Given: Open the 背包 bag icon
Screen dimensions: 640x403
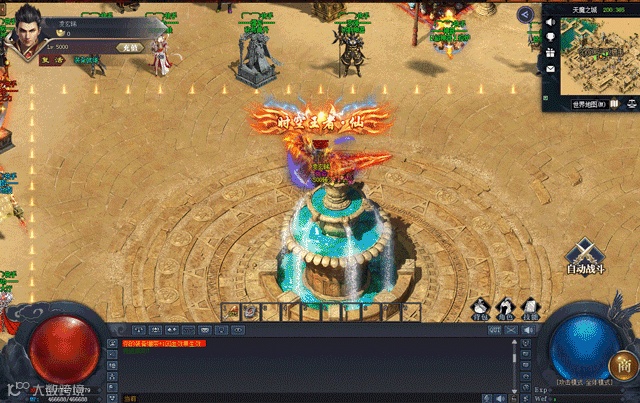Looking at the screenshot, I should (x=481, y=309).
